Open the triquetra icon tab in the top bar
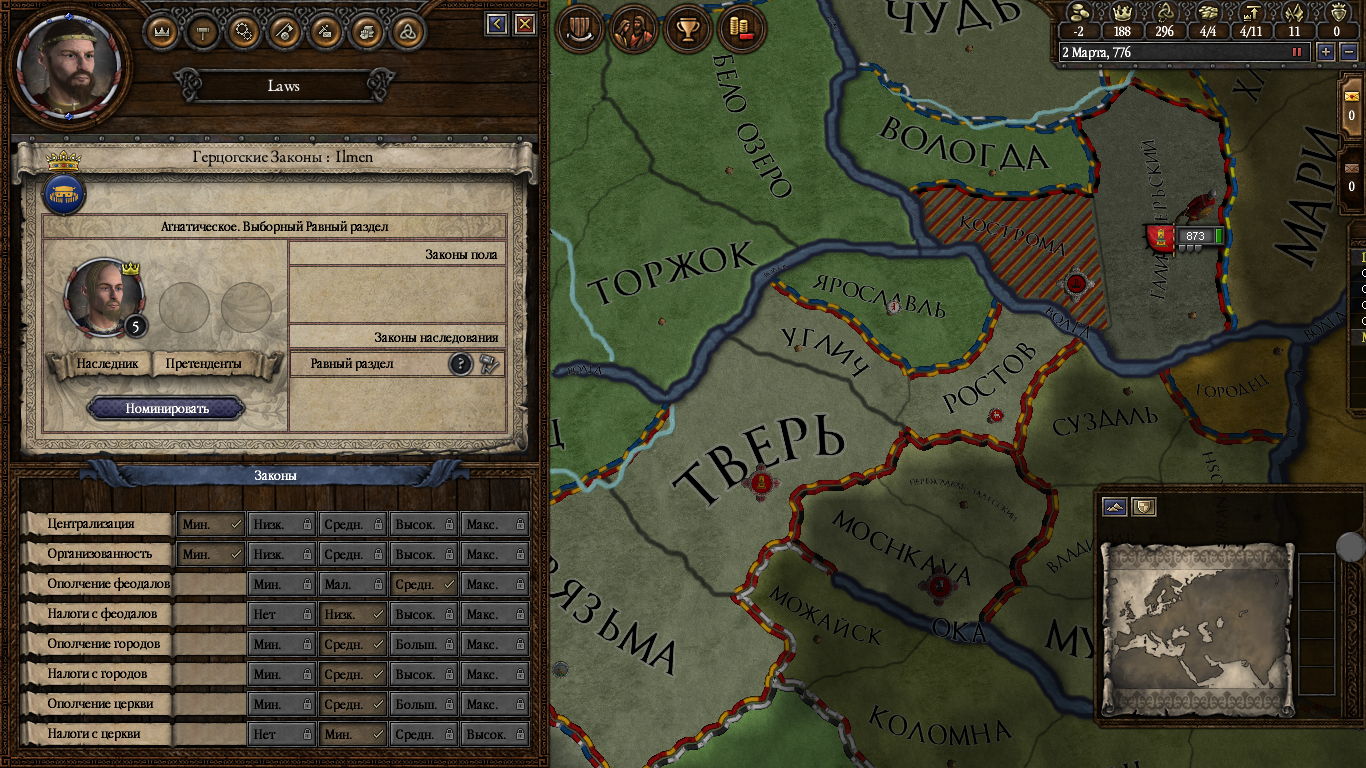Image resolution: width=1366 pixels, height=768 pixels. [x=407, y=31]
